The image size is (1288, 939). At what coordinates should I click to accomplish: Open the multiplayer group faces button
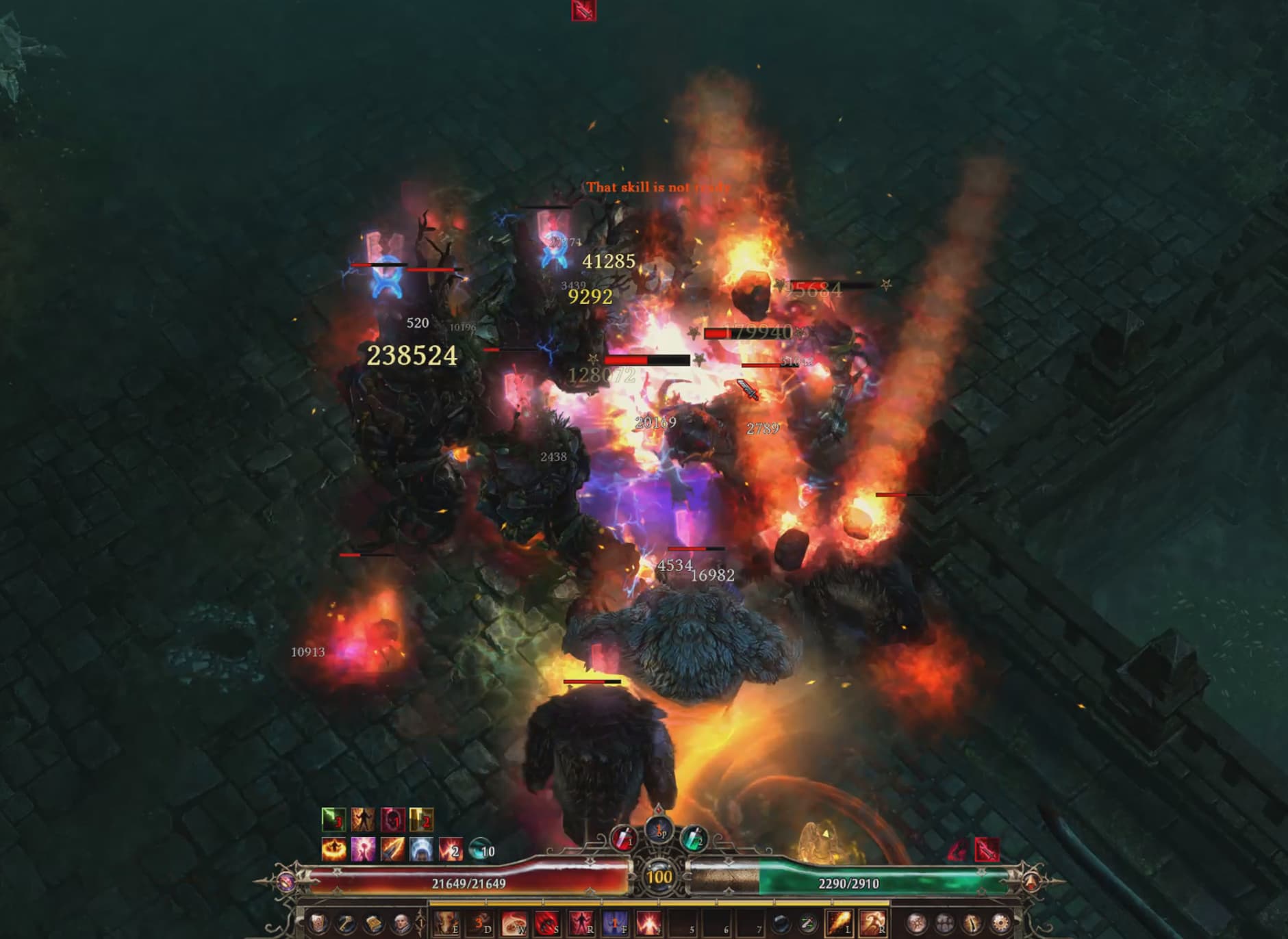click(944, 924)
